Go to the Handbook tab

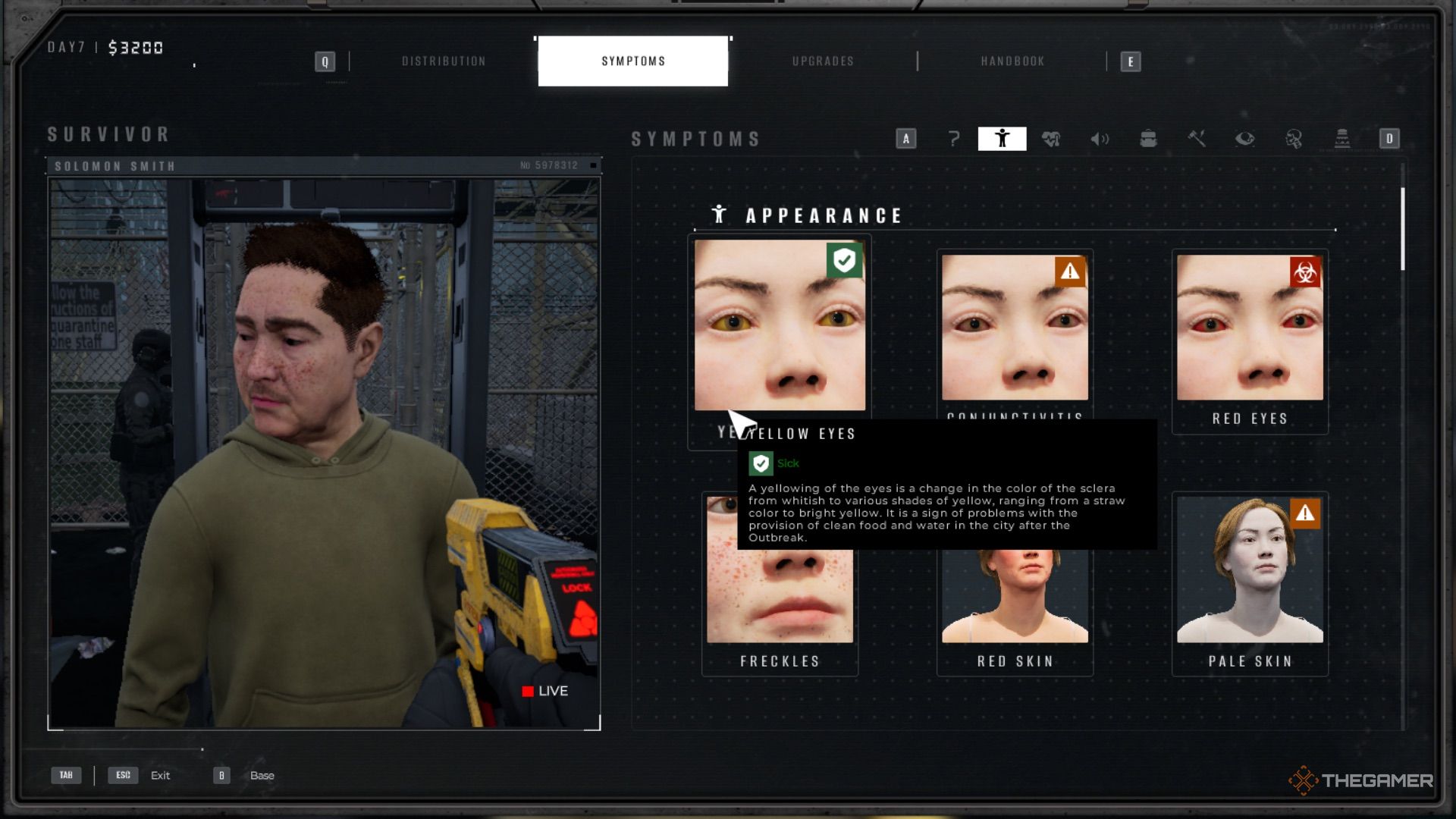pyautogui.click(x=1012, y=61)
